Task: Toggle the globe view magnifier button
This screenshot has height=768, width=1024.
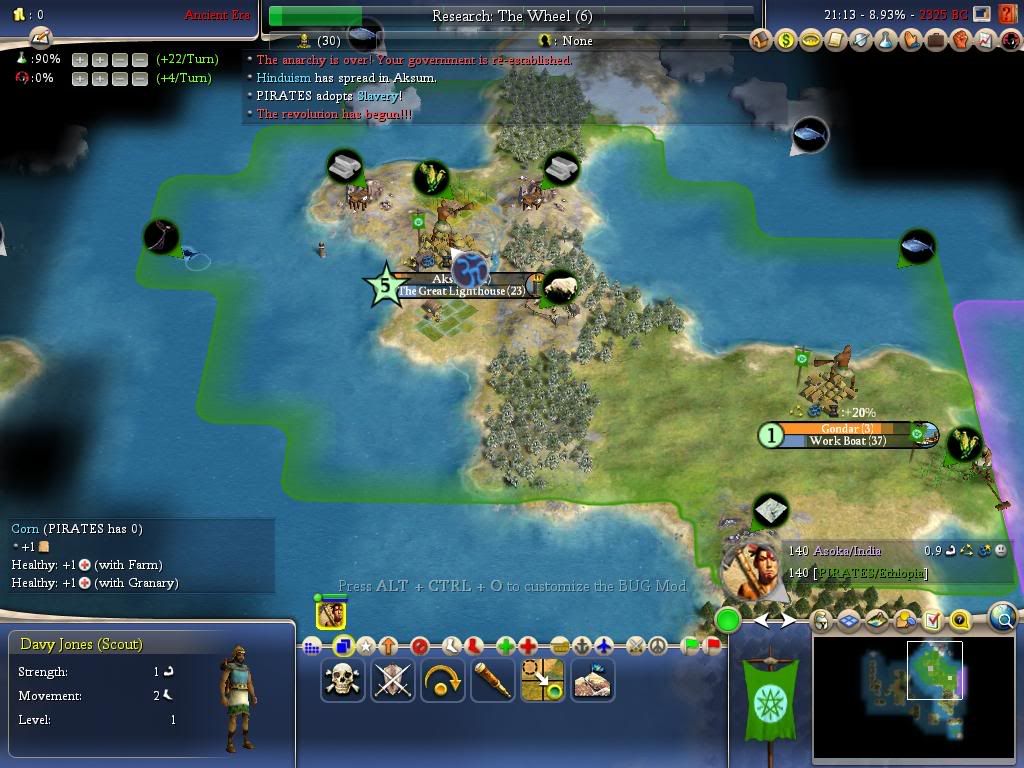Action: [1003, 618]
